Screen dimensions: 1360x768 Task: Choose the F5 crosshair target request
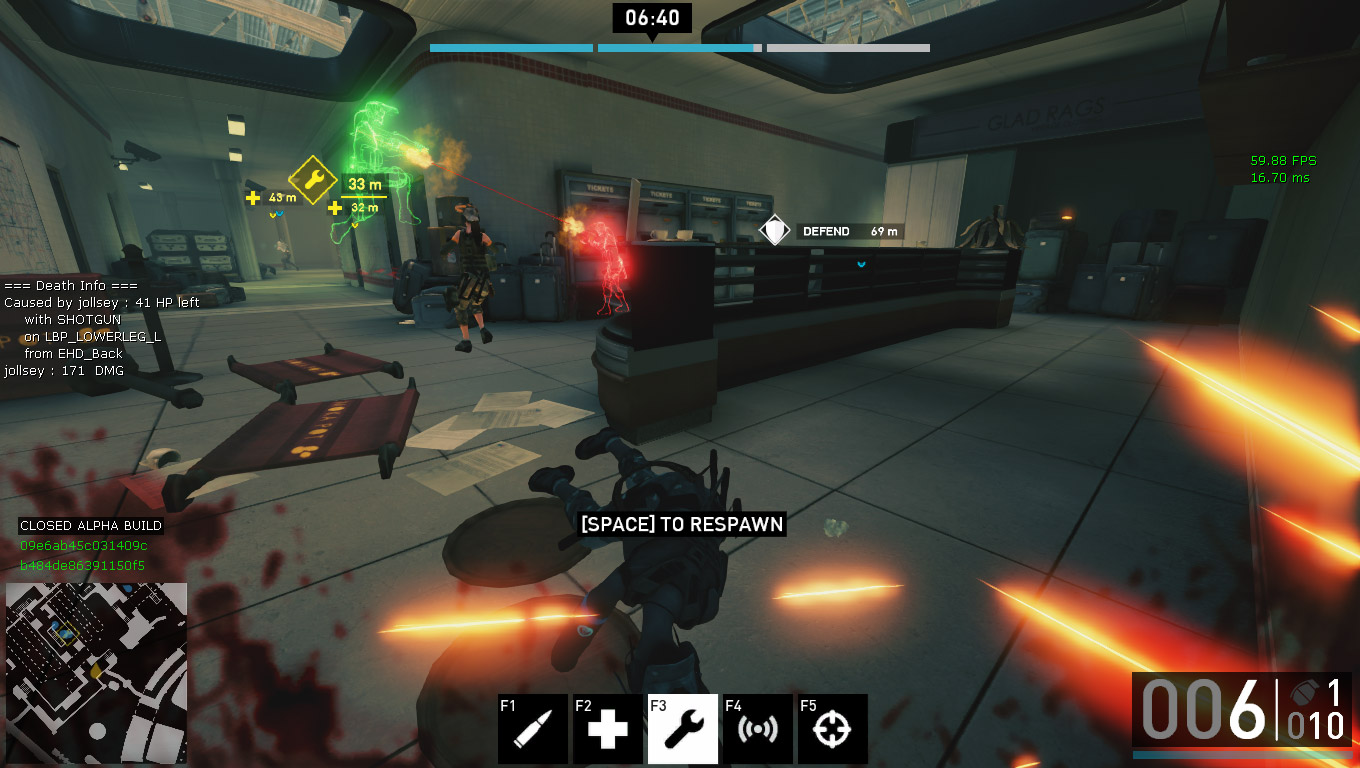tap(833, 729)
